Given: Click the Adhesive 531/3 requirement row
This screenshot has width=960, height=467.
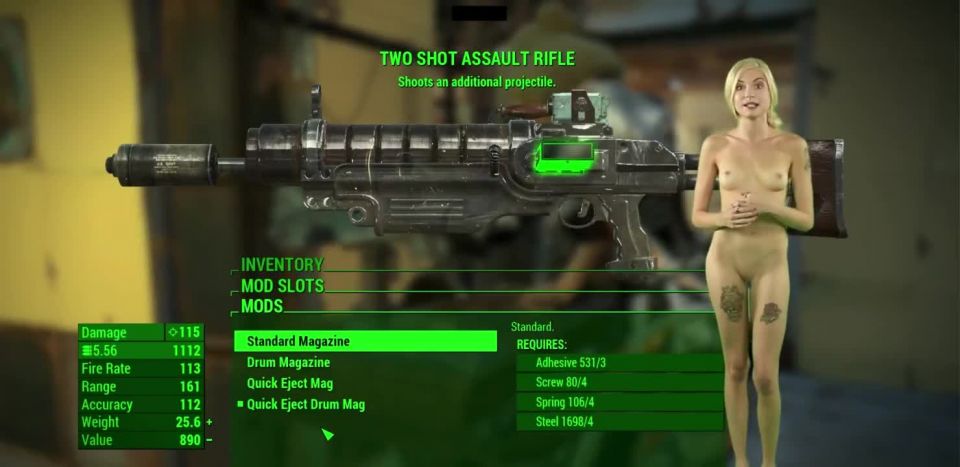Looking at the screenshot, I should (619, 363).
